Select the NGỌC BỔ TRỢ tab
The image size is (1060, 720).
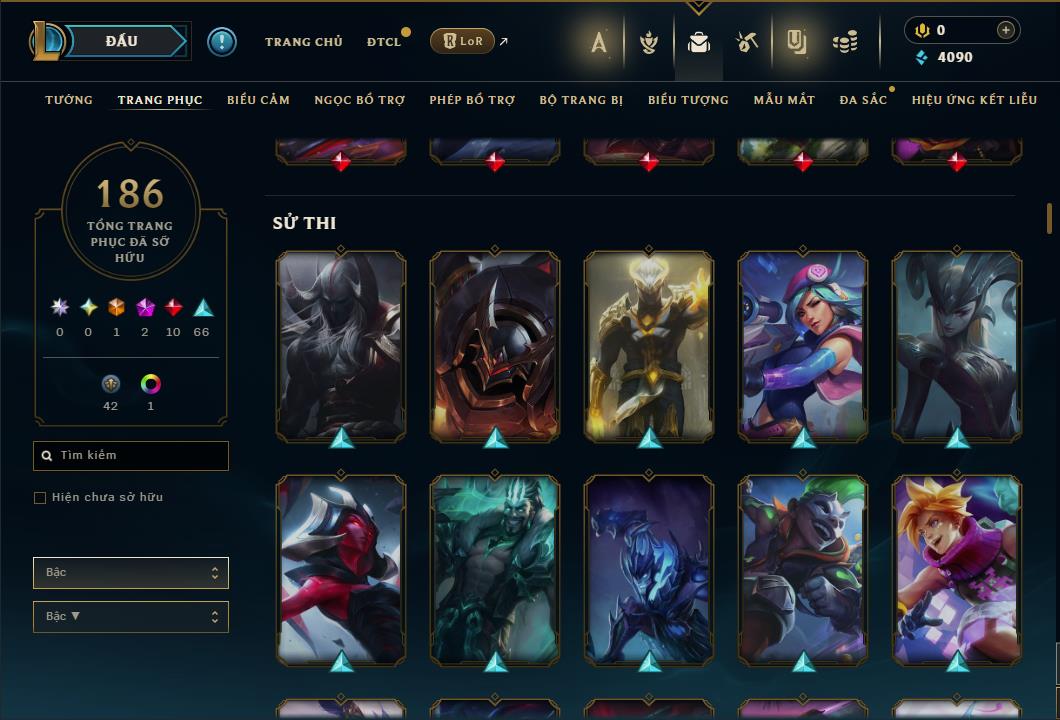click(359, 100)
